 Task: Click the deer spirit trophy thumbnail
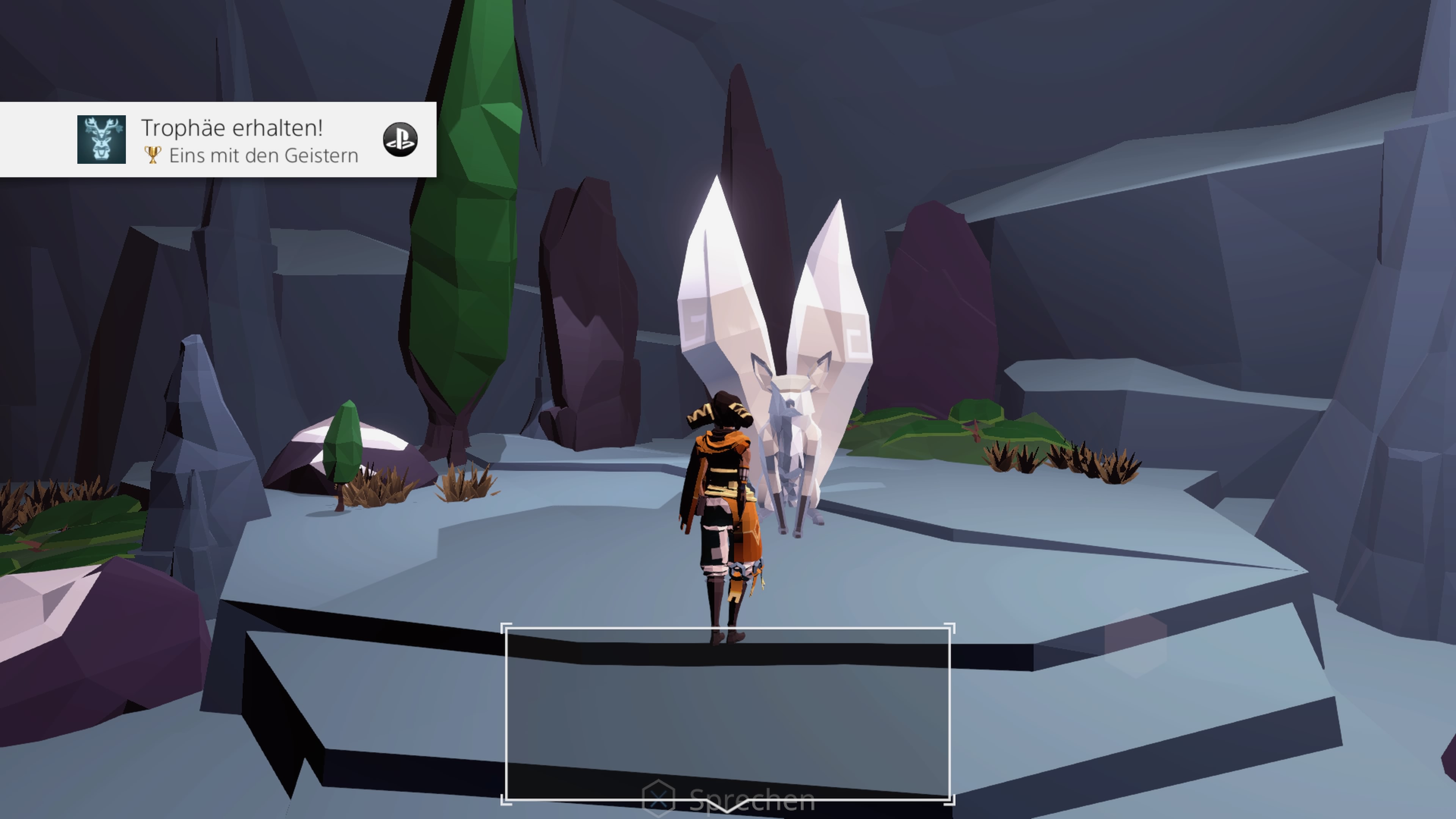point(102,140)
